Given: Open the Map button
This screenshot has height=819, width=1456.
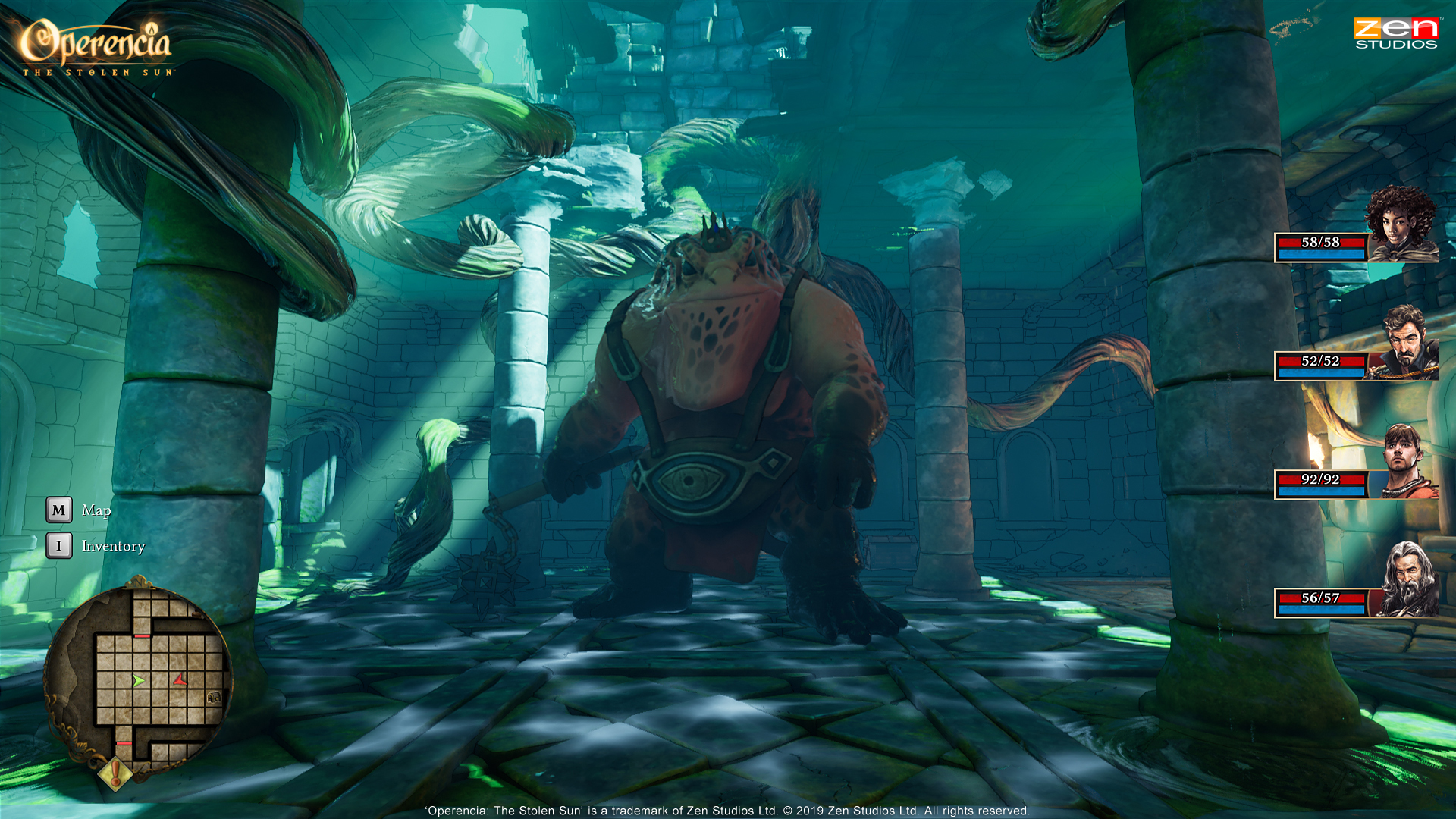Looking at the screenshot, I should 59,510.
